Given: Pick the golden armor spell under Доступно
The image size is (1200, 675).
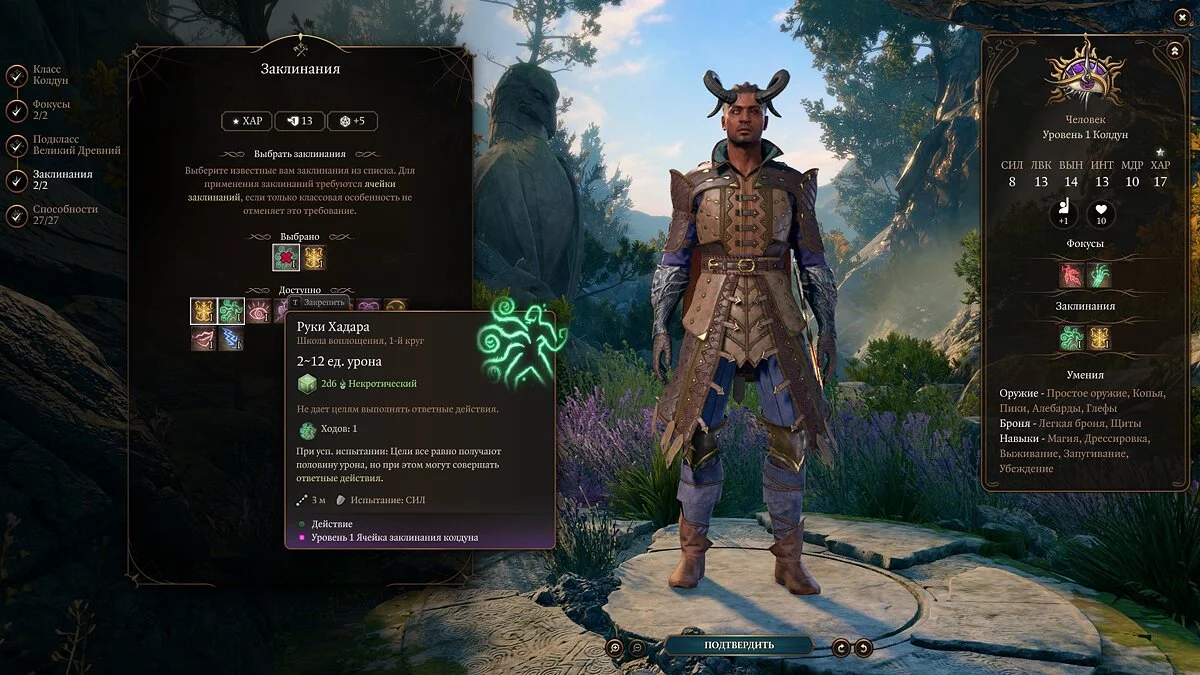Looking at the screenshot, I should point(204,311).
